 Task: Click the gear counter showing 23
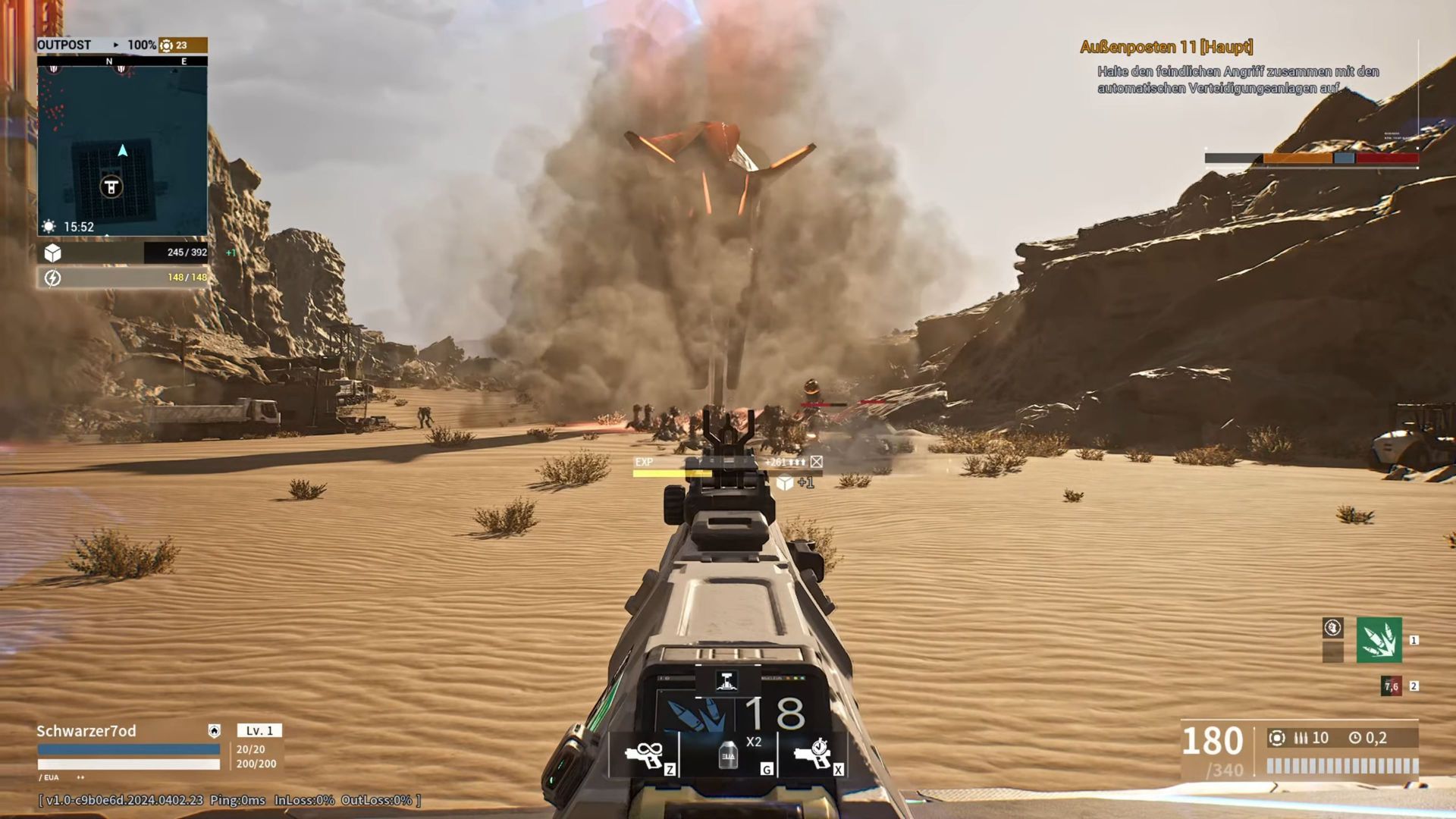[x=174, y=45]
